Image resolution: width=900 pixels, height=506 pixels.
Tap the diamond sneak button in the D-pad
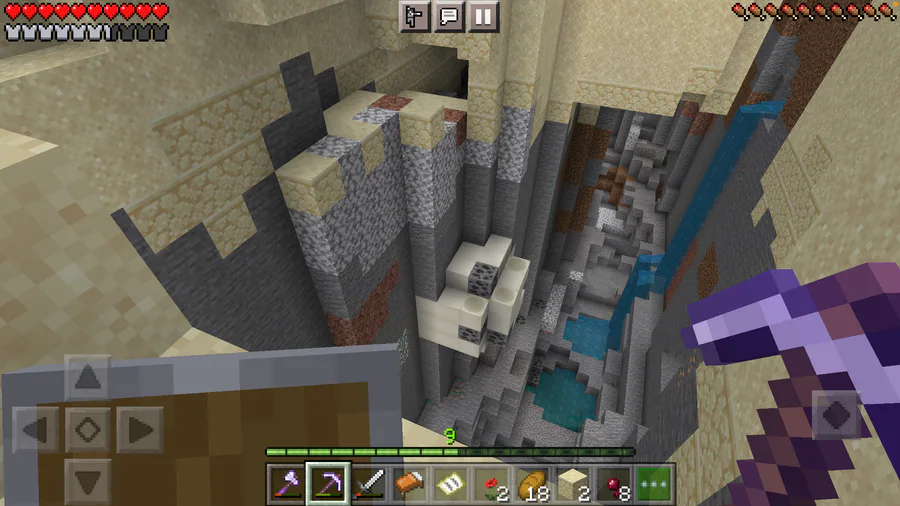(x=88, y=431)
